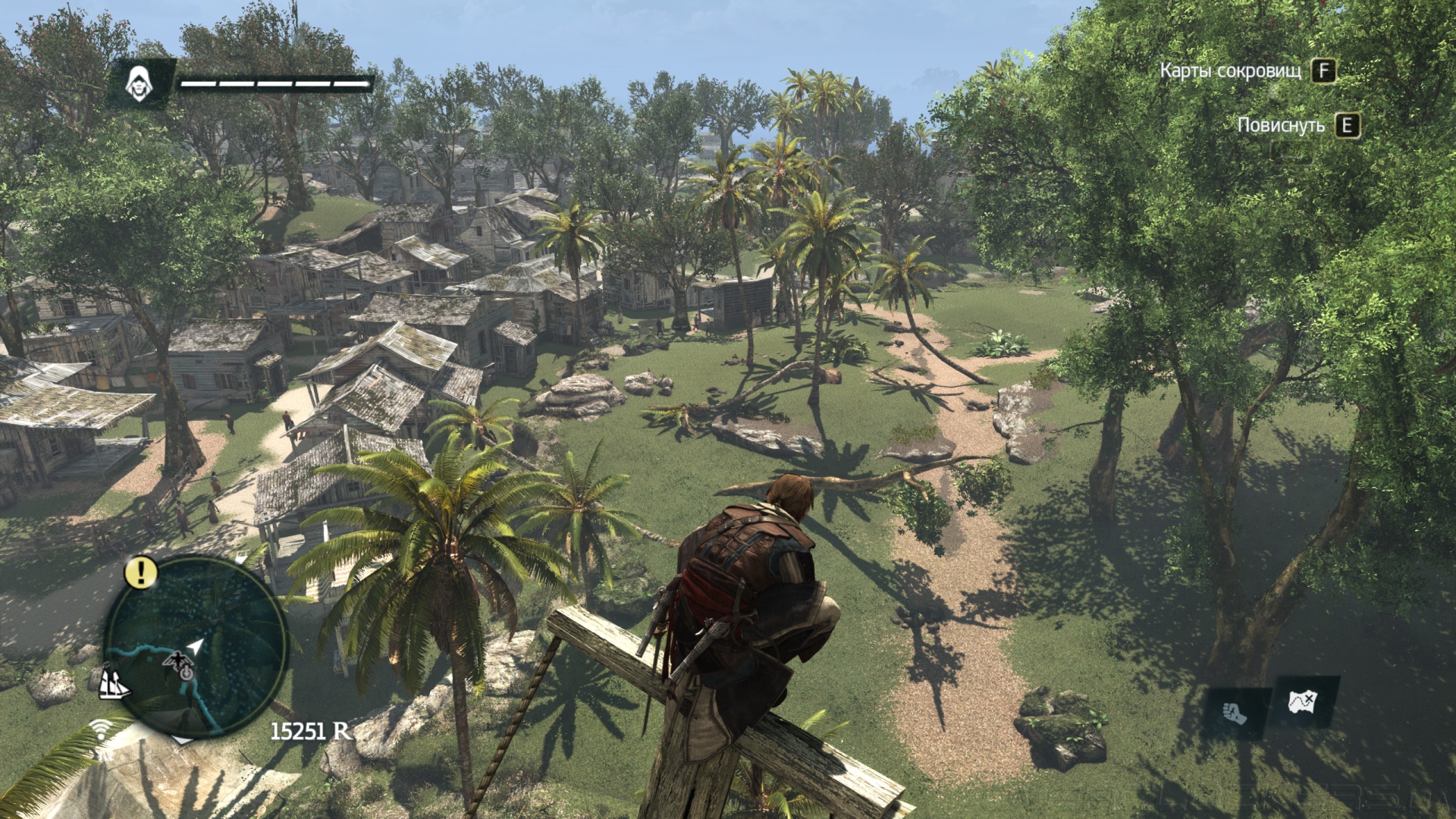
Task: Click the hooded assassin emblem icon
Action: click(140, 83)
